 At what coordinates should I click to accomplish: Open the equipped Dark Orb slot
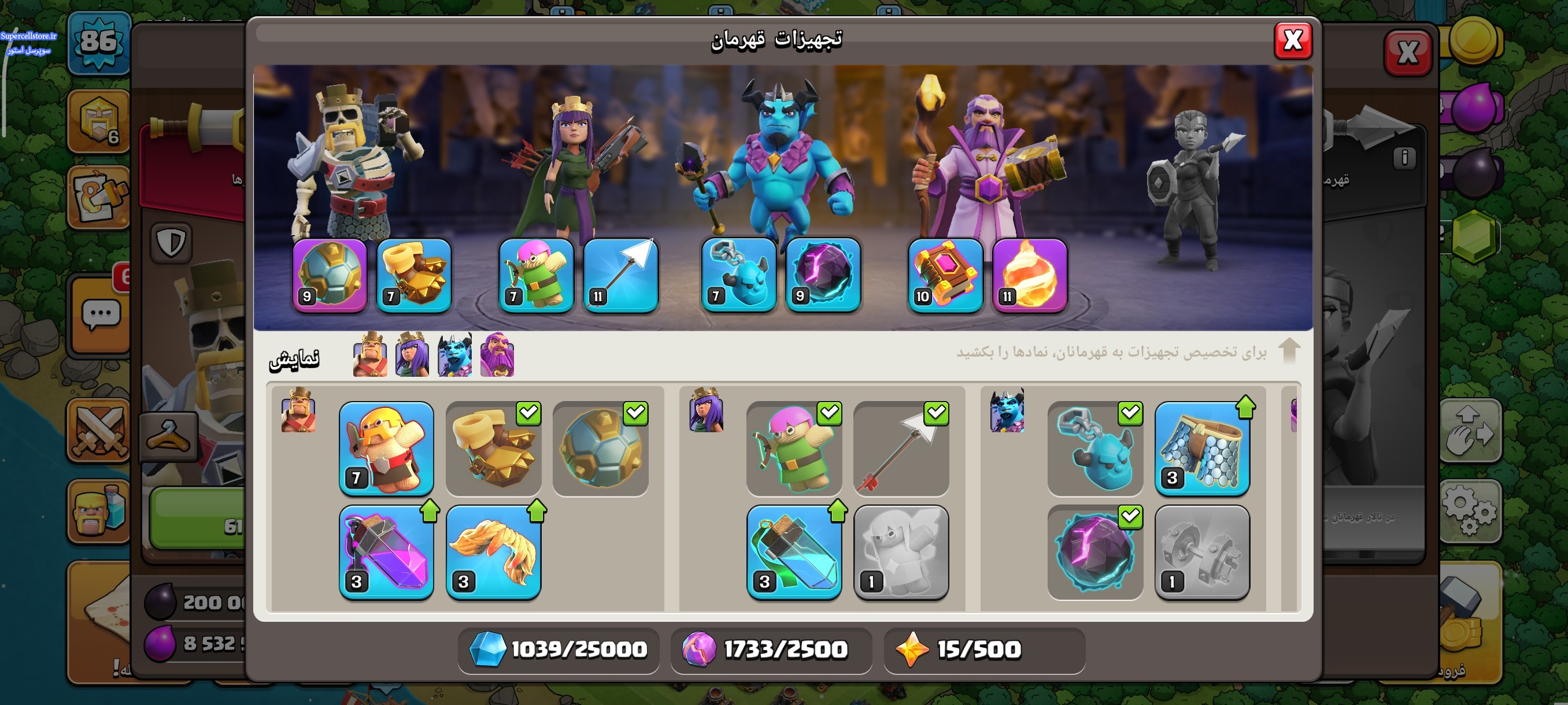[x=823, y=276]
